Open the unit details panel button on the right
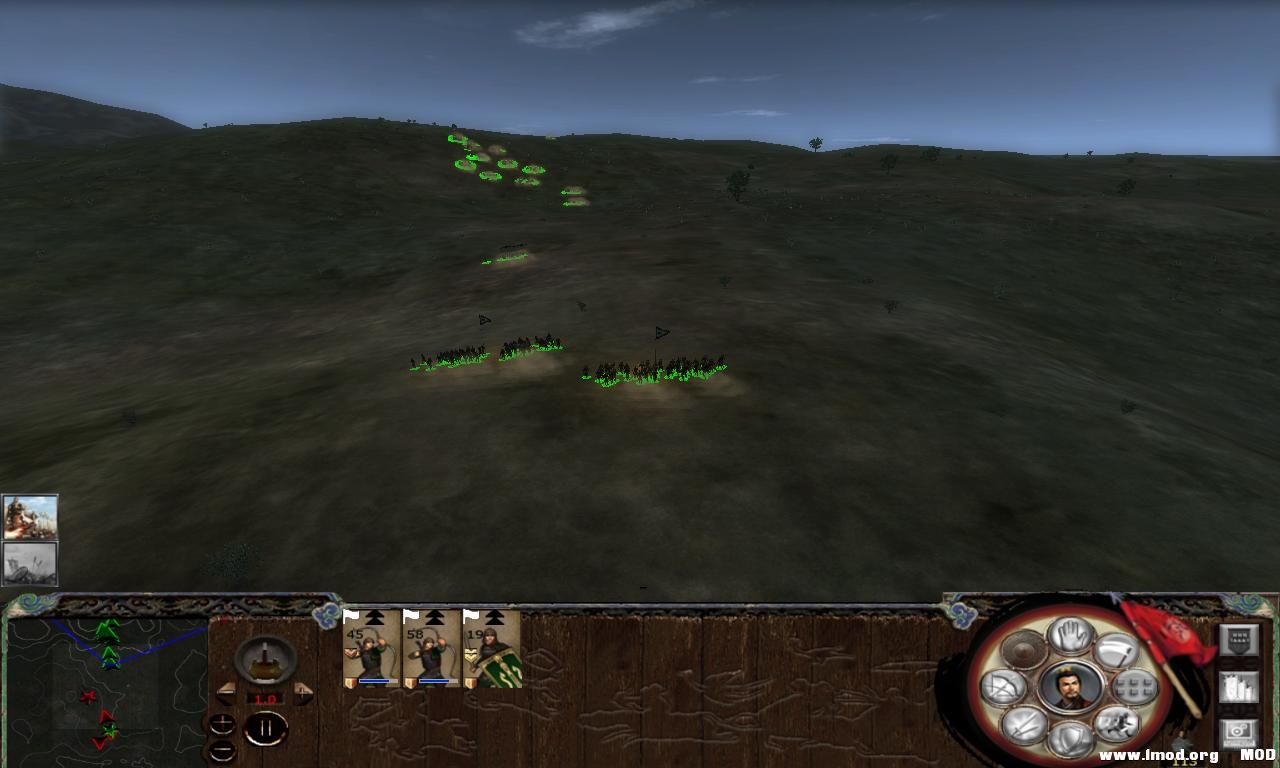The image size is (1280, 768). [1239, 639]
